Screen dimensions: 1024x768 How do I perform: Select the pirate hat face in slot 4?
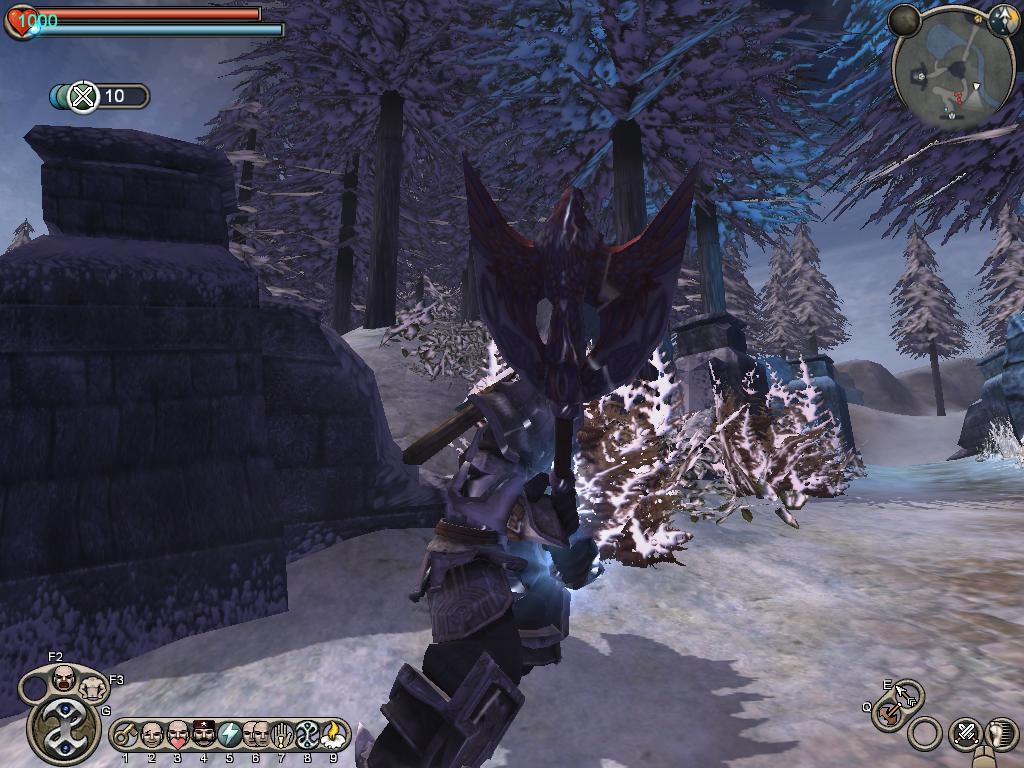(x=204, y=736)
